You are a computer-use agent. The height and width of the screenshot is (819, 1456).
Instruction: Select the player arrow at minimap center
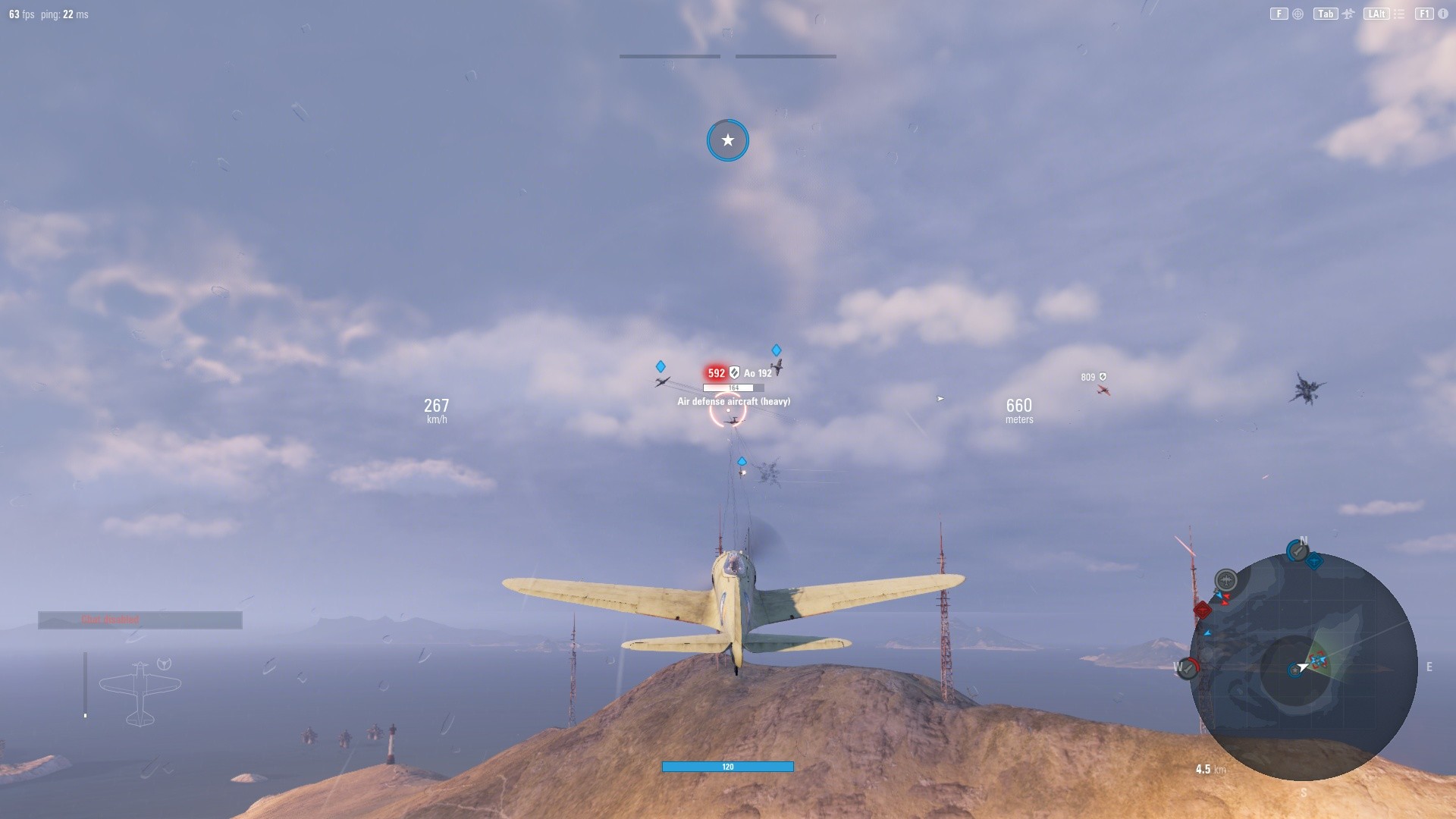click(x=1304, y=667)
